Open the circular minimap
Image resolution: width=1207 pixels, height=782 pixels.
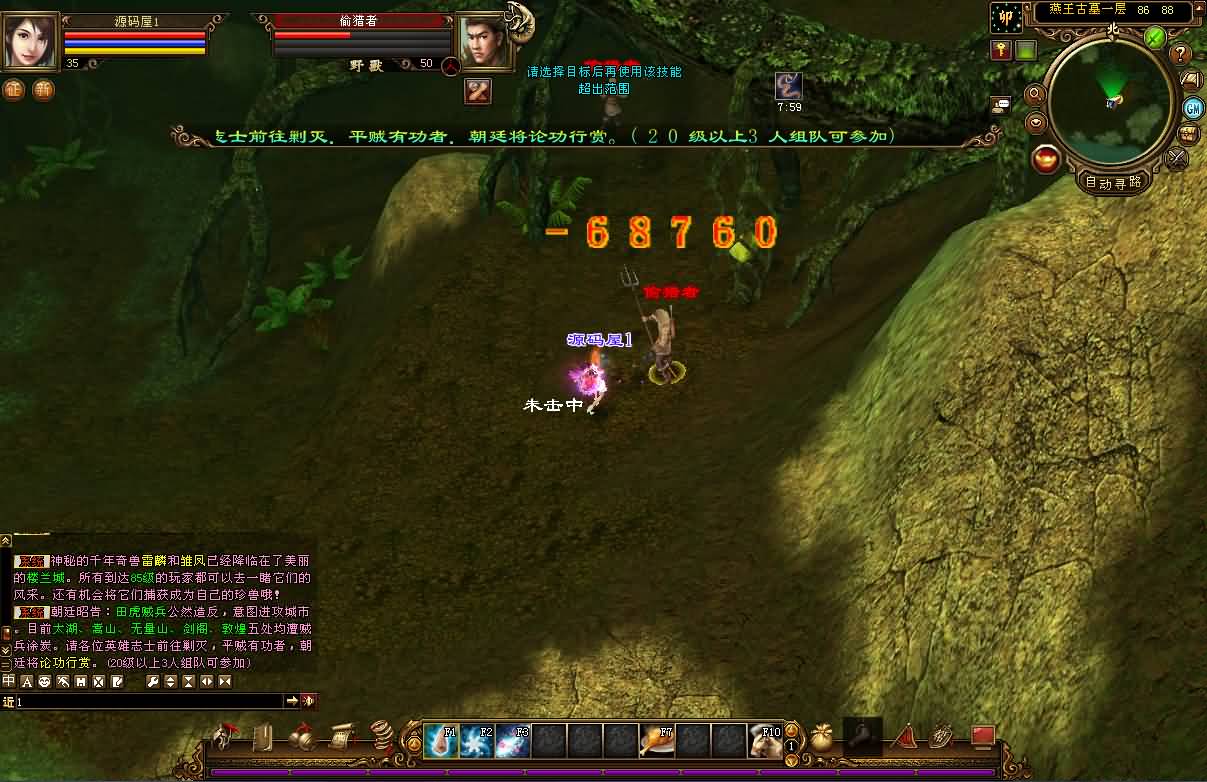[x=1111, y=98]
